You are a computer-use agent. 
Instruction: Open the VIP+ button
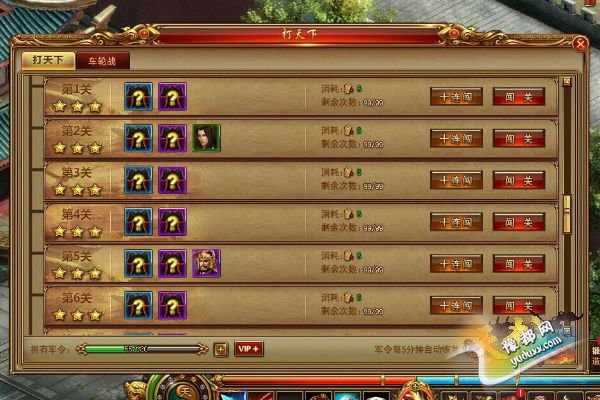click(249, 349)
